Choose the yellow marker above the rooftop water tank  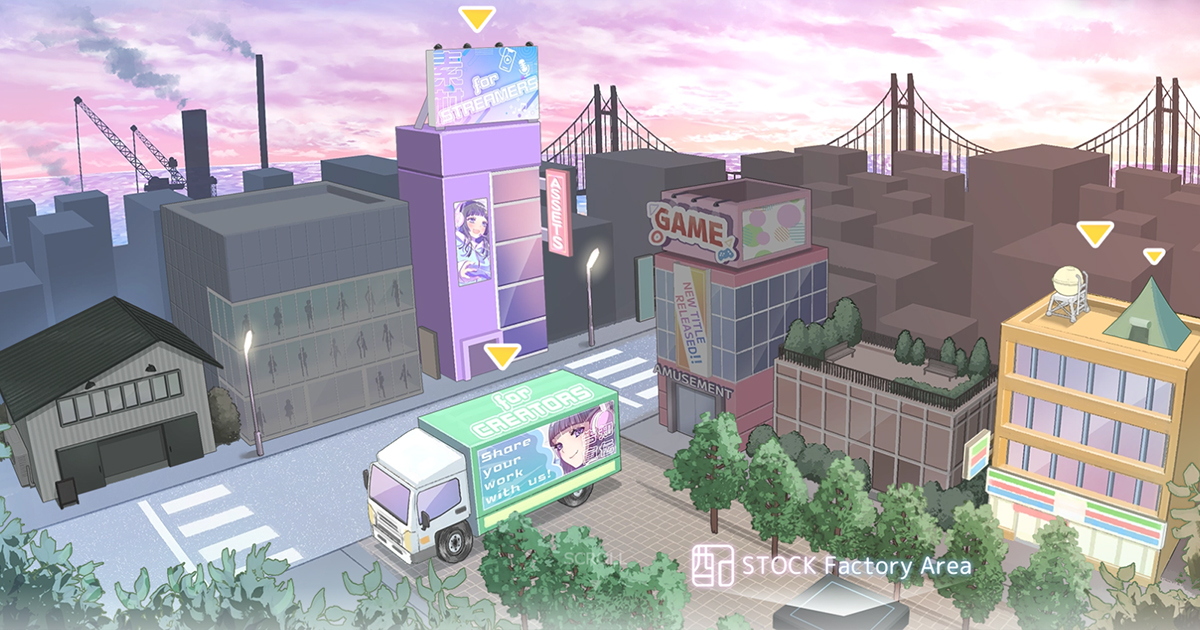coord(1094,235)
